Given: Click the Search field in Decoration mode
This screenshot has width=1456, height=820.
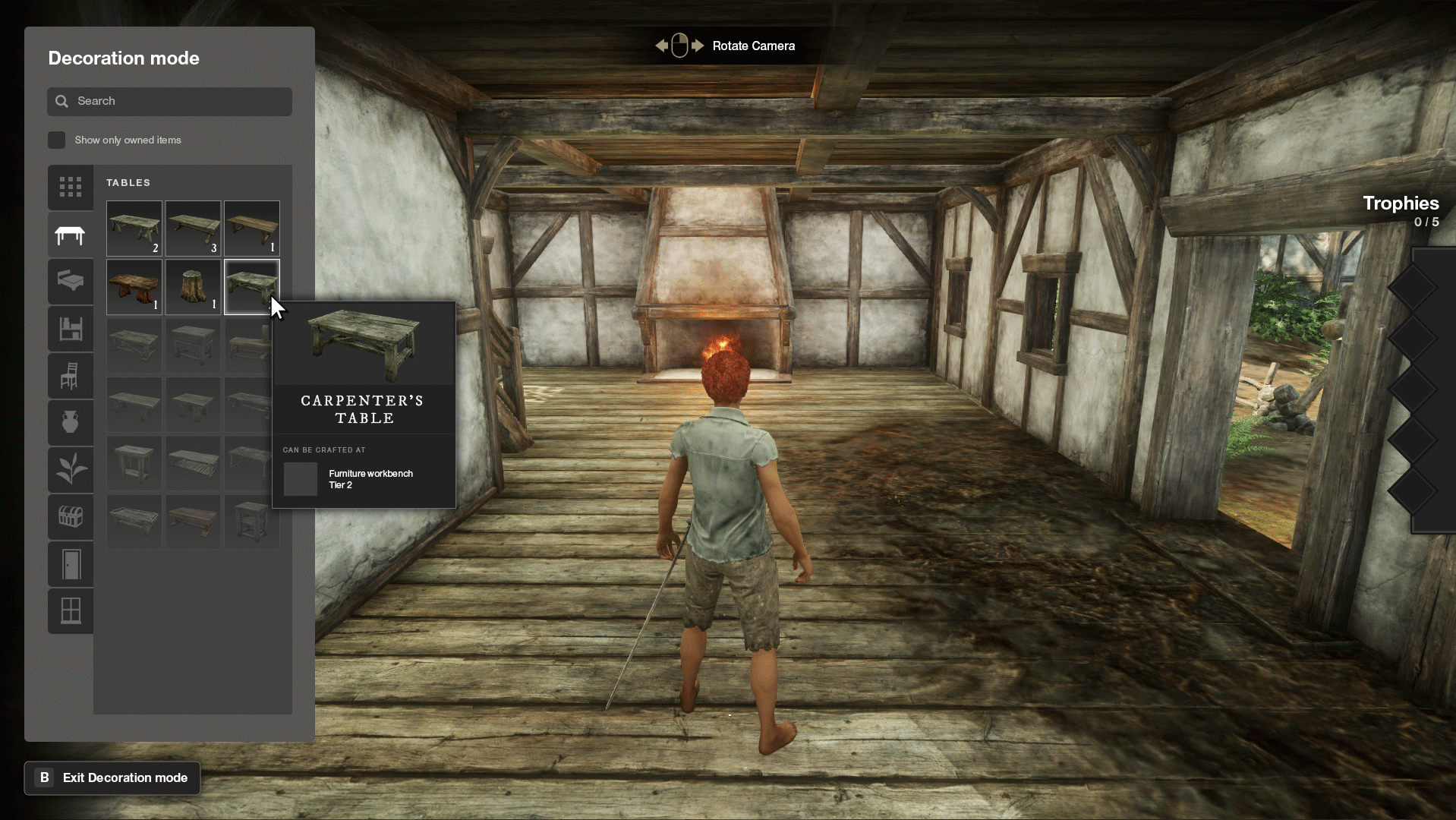Looking at the screenshot, I should 169,102.
